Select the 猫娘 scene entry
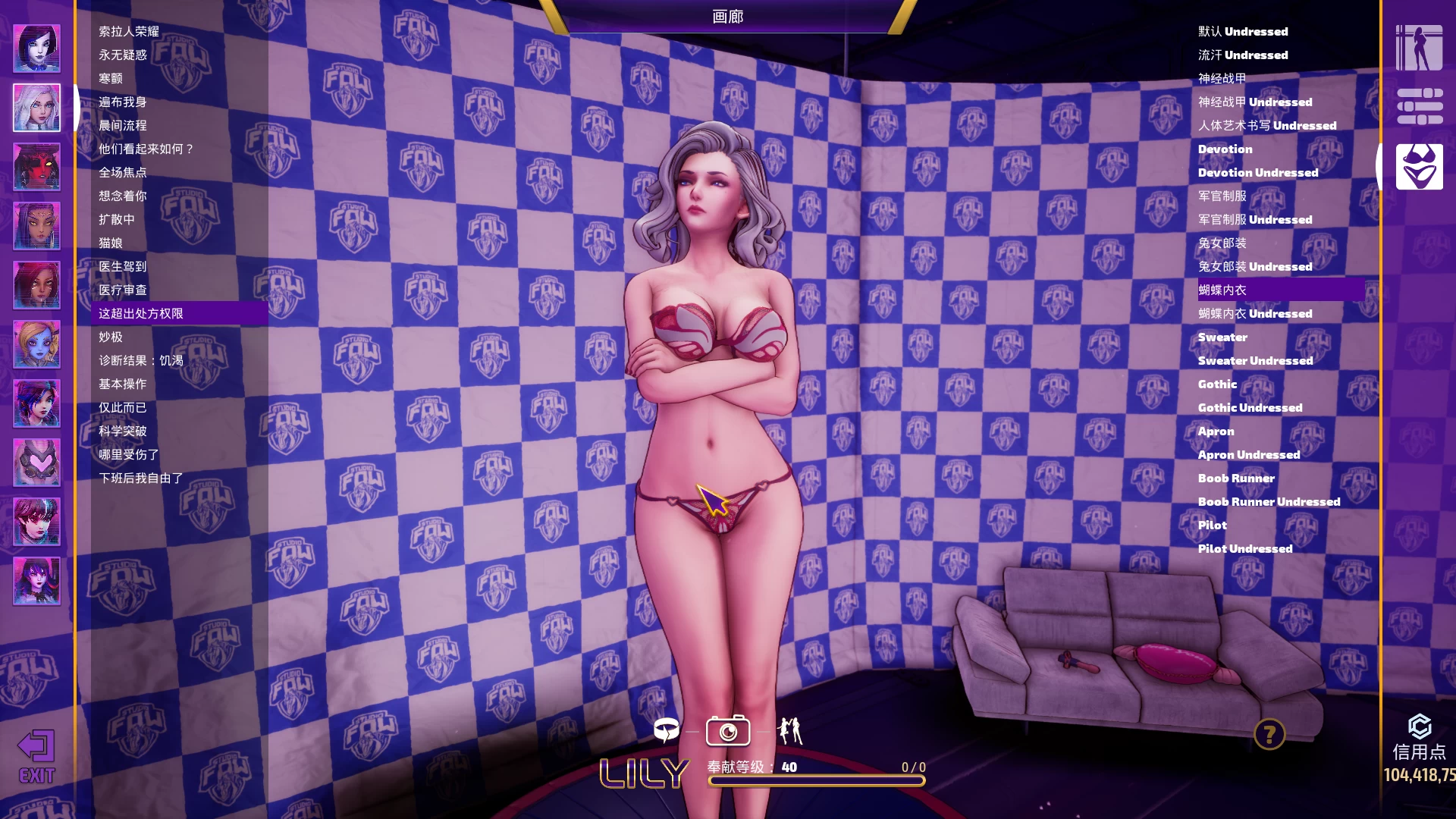This screenshot has height=819, width=1456. click(111, 243)
